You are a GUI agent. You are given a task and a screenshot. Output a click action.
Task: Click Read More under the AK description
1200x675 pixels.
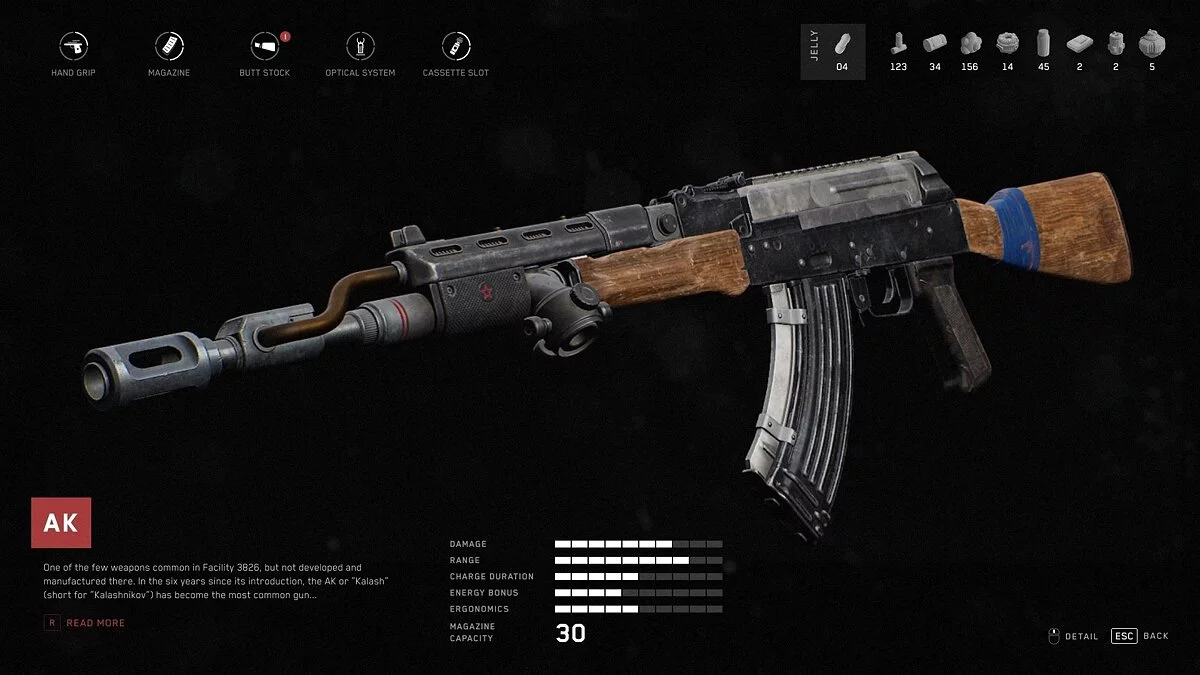point(95,623)
